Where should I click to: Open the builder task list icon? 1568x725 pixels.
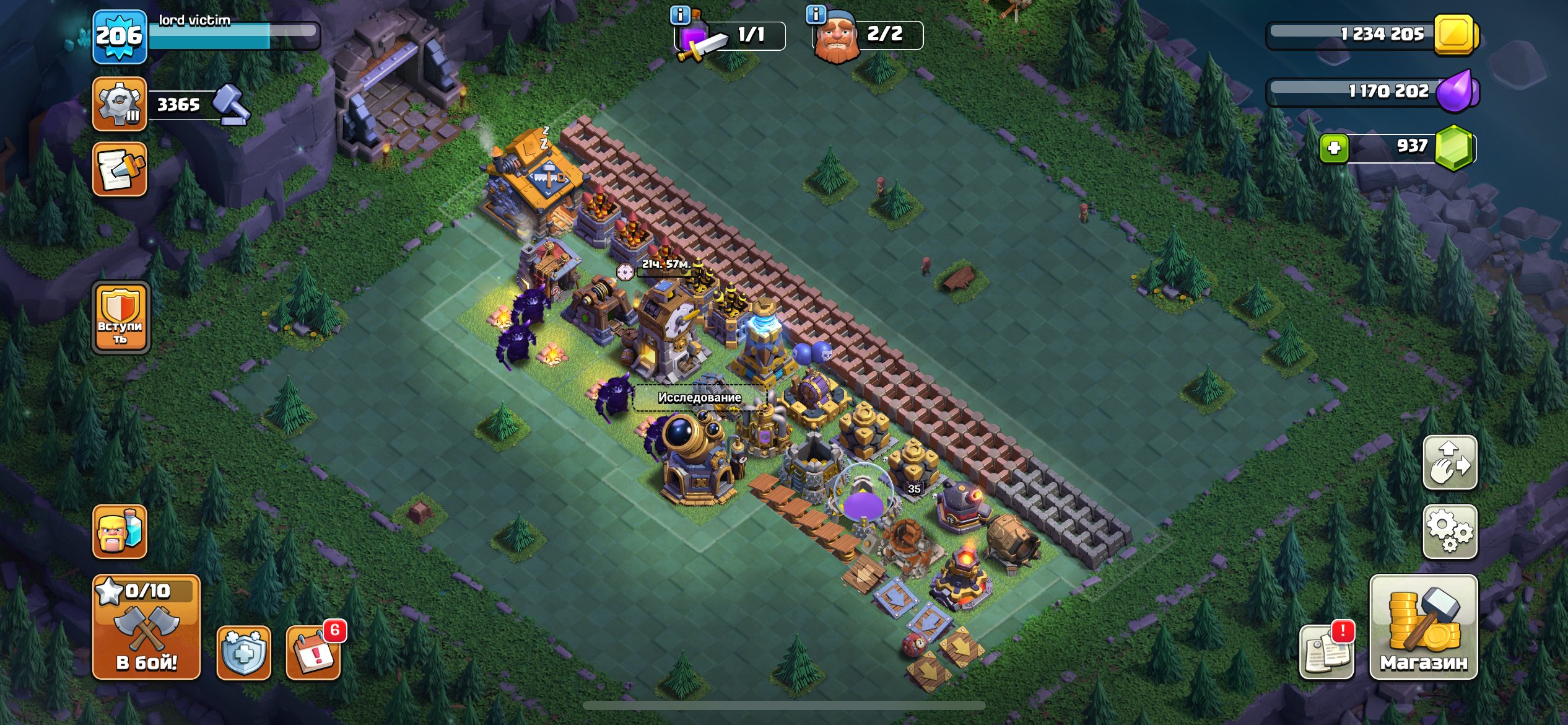[120, 103]
